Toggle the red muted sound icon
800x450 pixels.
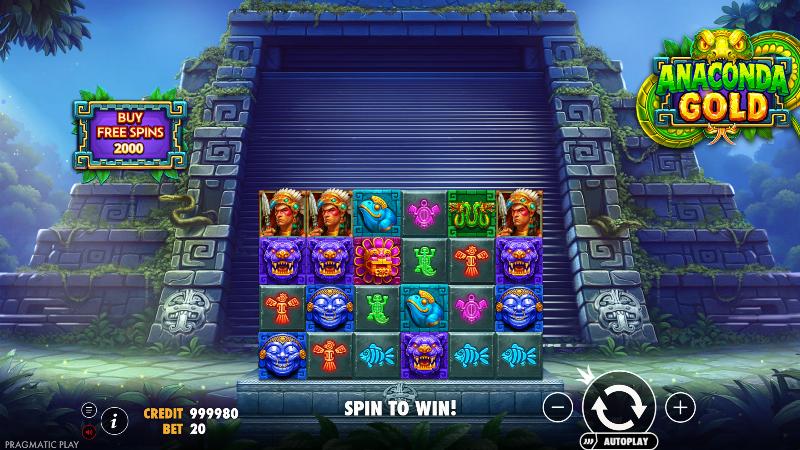pos(89,432)
